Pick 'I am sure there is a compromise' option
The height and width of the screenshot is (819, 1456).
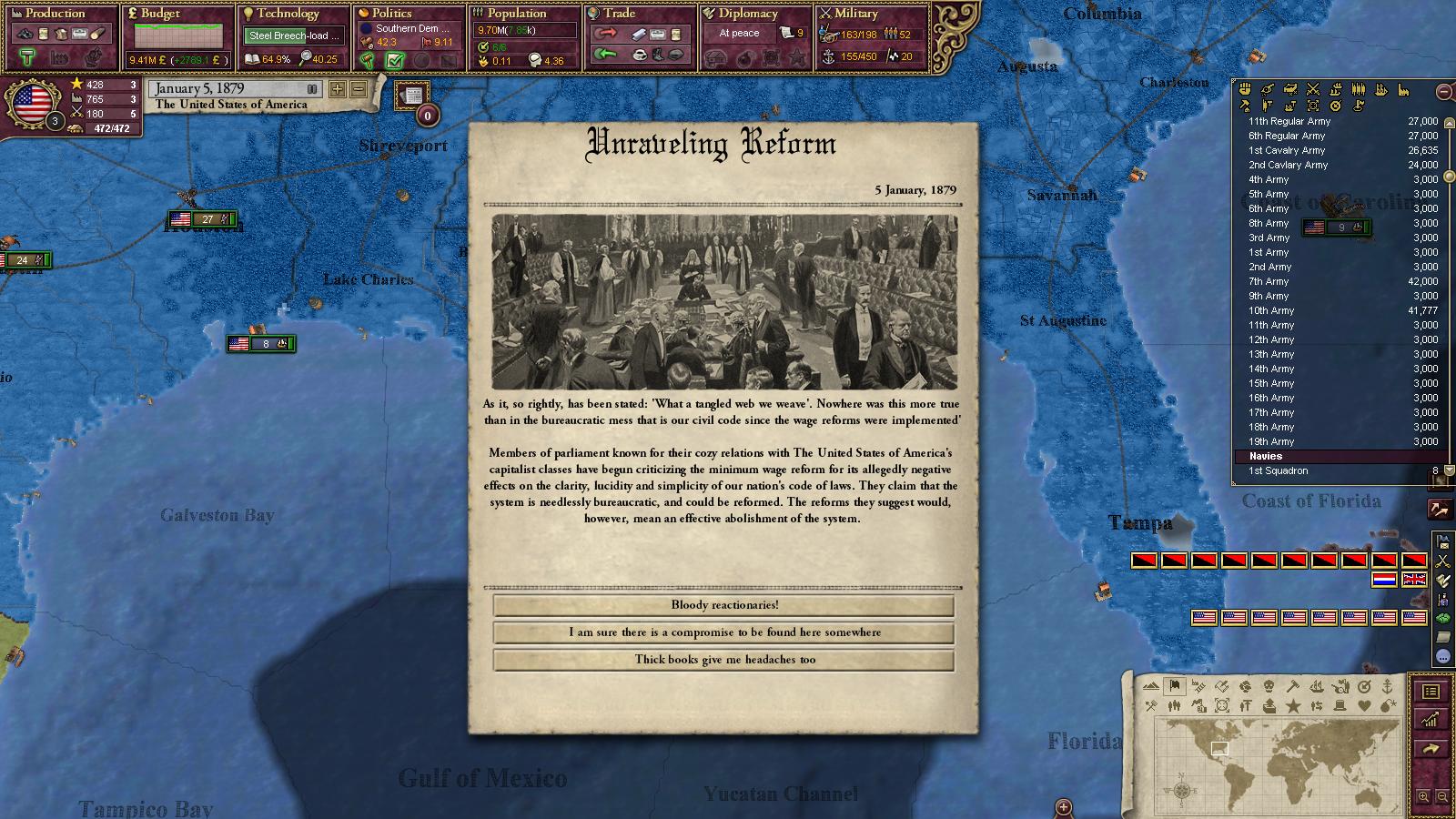(724, 632)
